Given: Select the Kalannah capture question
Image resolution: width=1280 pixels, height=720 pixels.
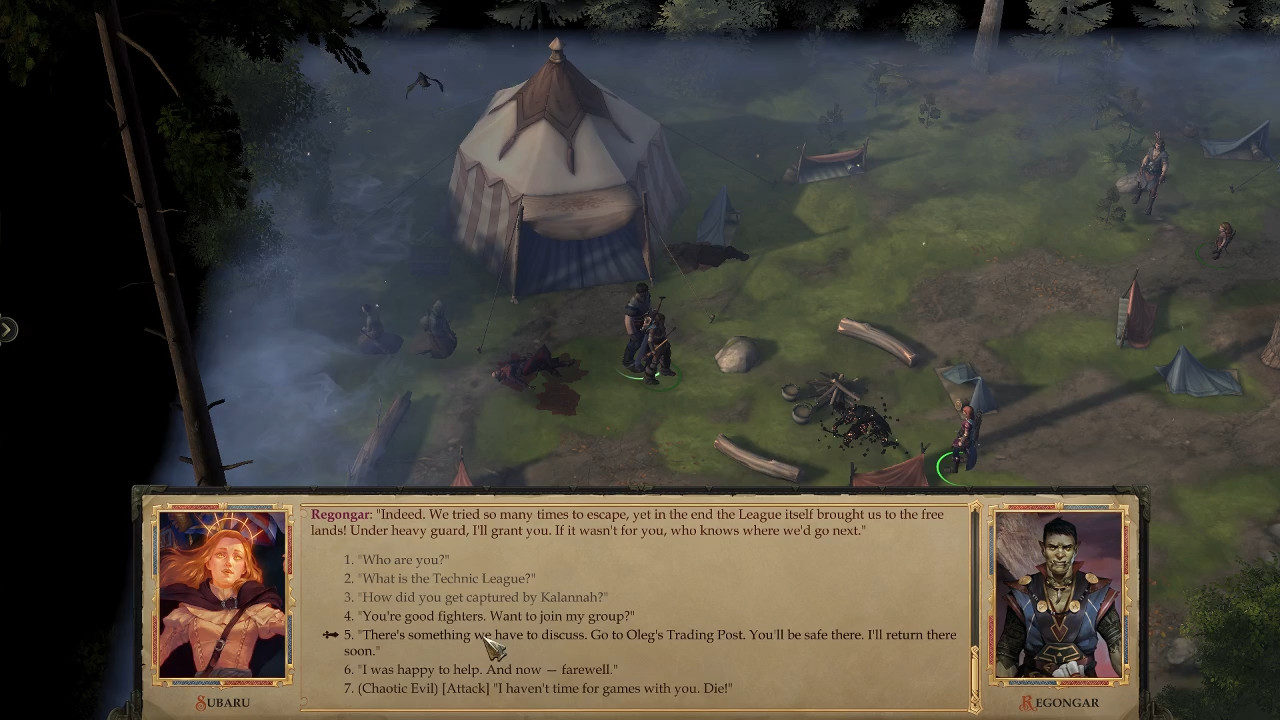Looking at the screenshot, I should tap(483, 597).
